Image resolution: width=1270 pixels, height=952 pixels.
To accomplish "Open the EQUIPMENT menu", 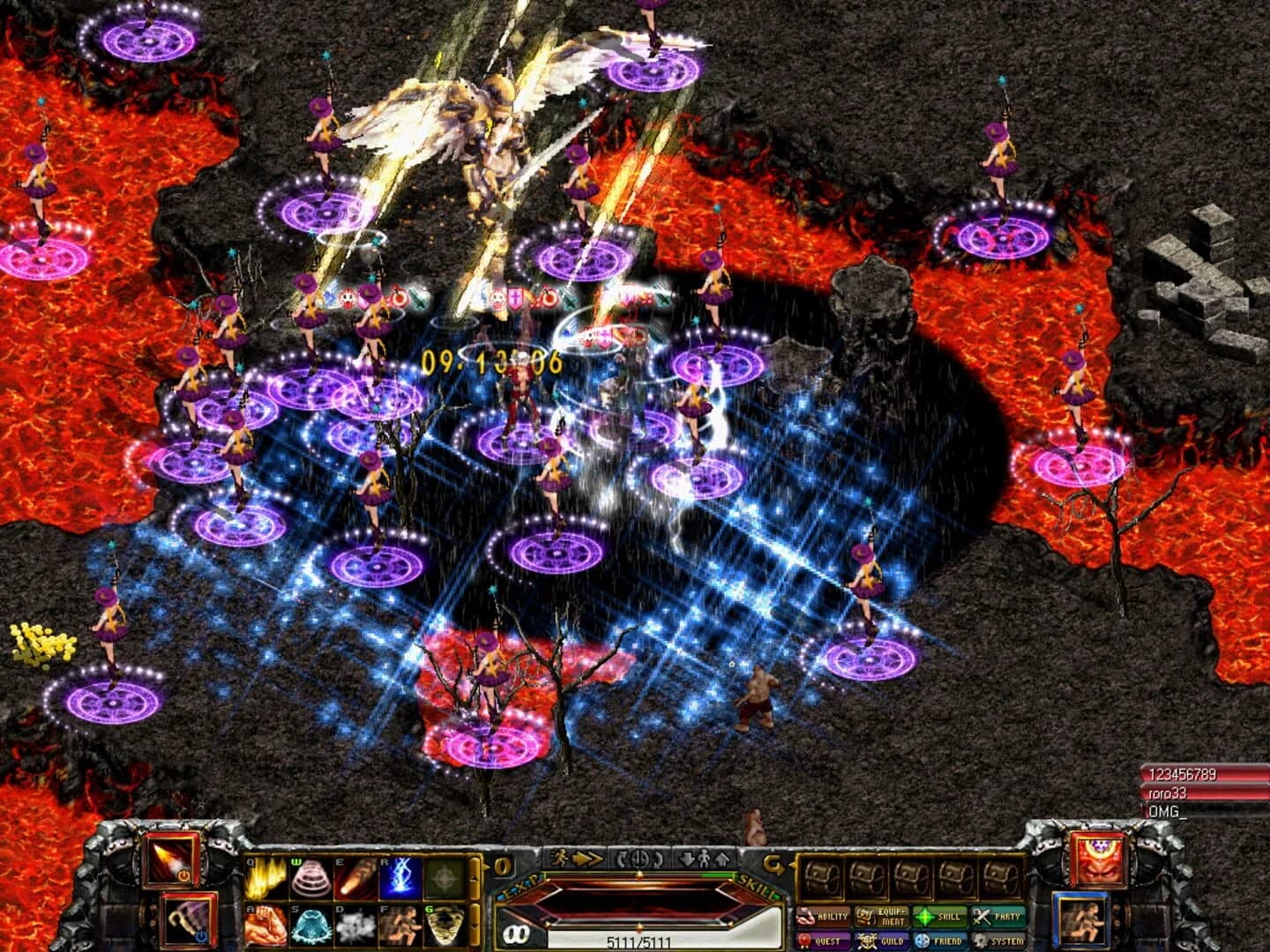I will [880, 917].
